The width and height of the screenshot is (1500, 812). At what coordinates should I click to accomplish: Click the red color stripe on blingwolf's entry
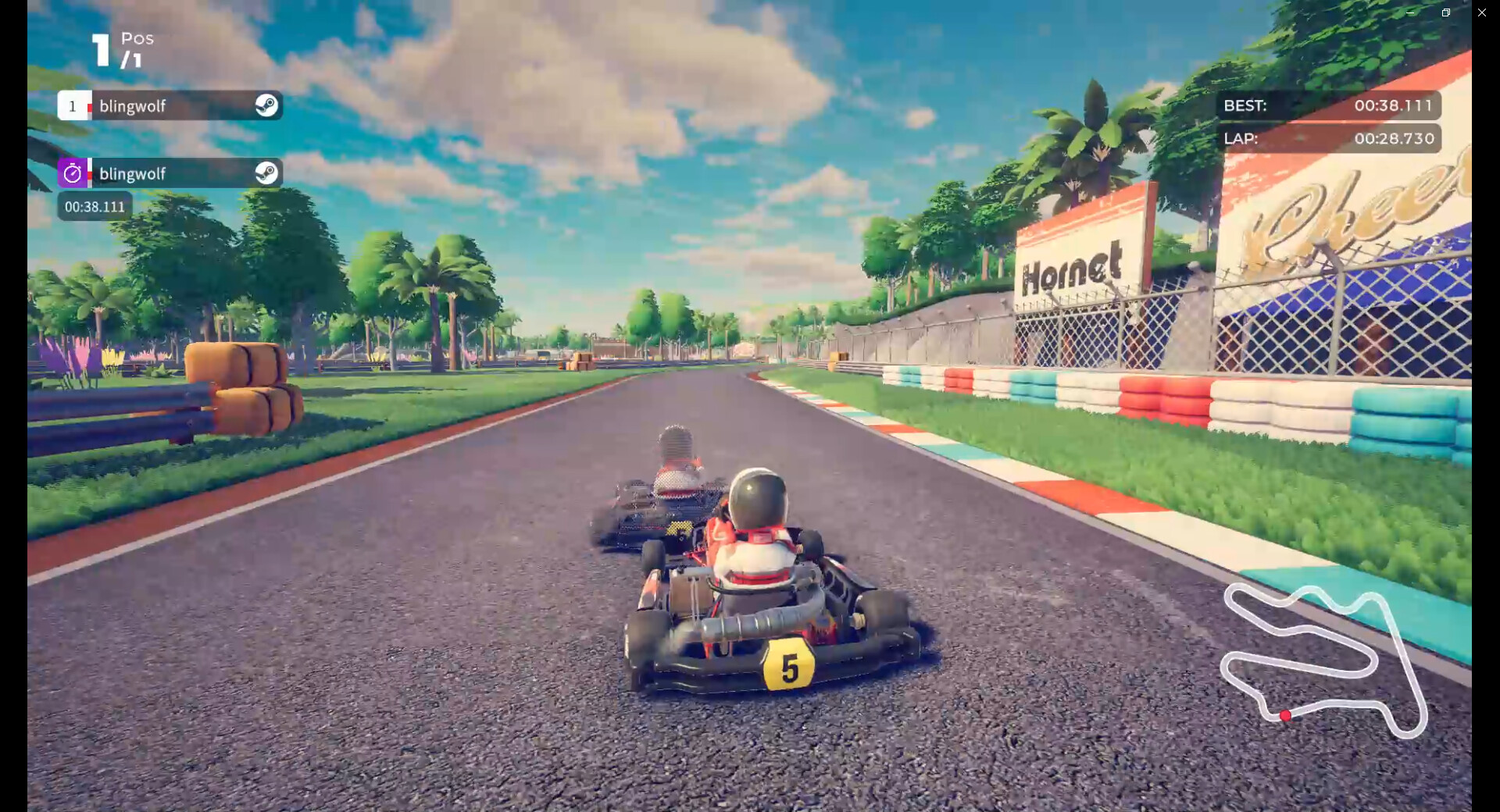coord(90,106)
